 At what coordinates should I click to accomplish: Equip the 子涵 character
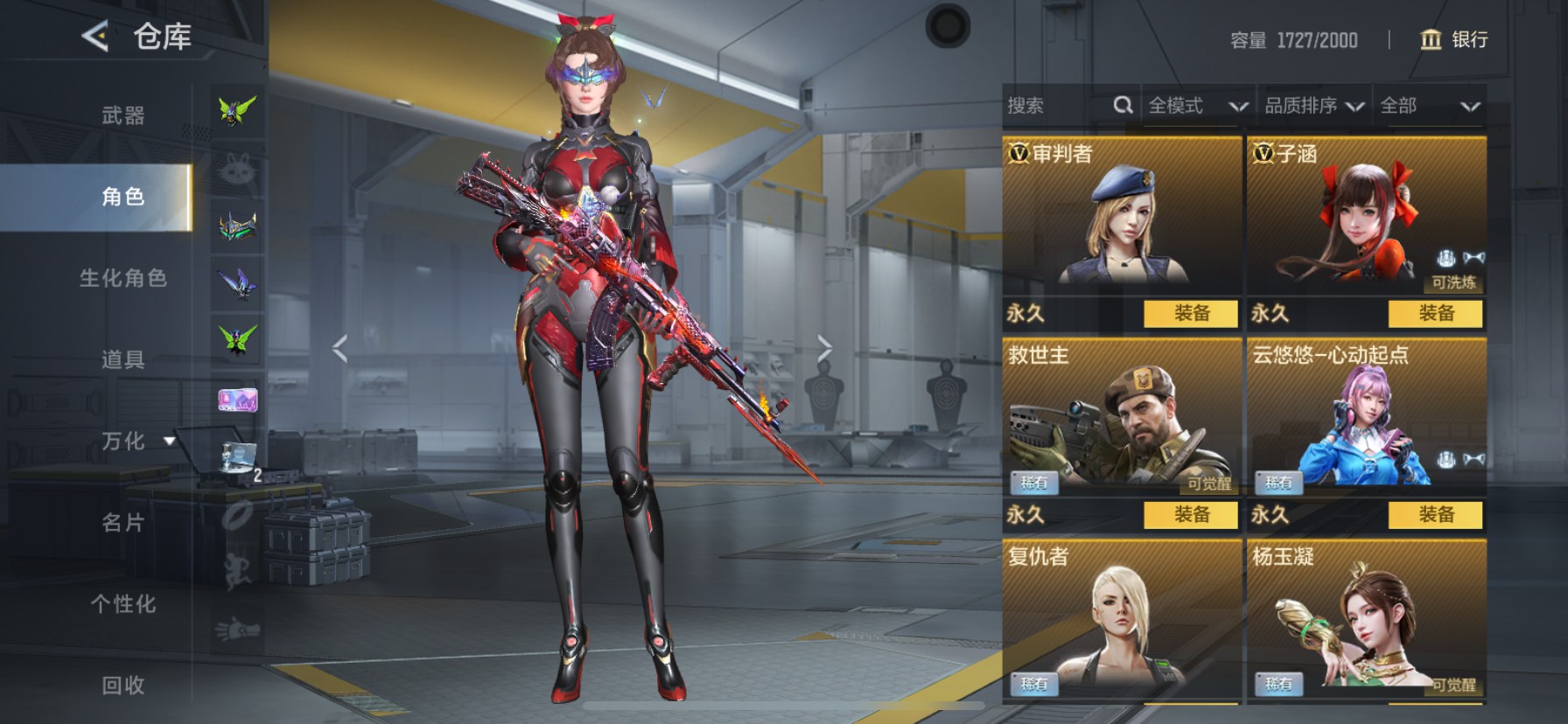(1435, 313)
